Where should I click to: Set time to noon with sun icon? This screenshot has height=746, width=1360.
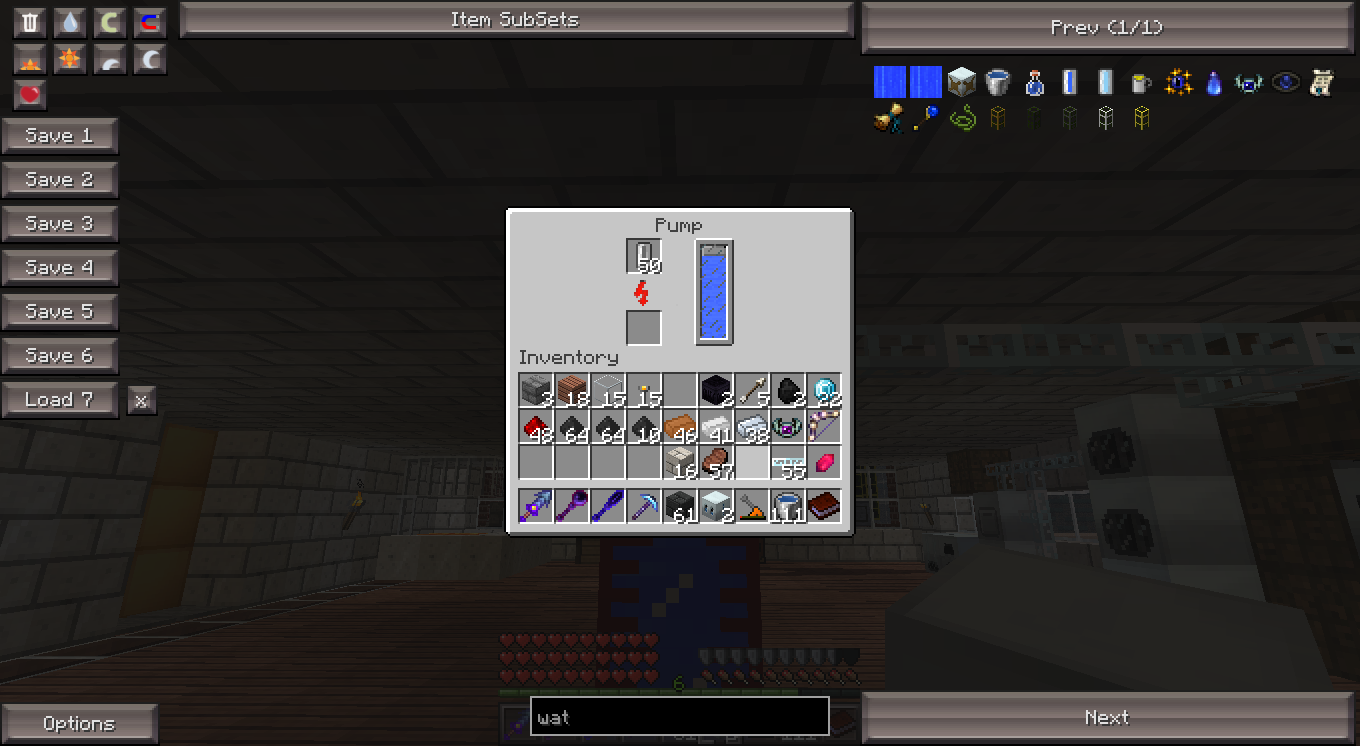coord(69,60)
